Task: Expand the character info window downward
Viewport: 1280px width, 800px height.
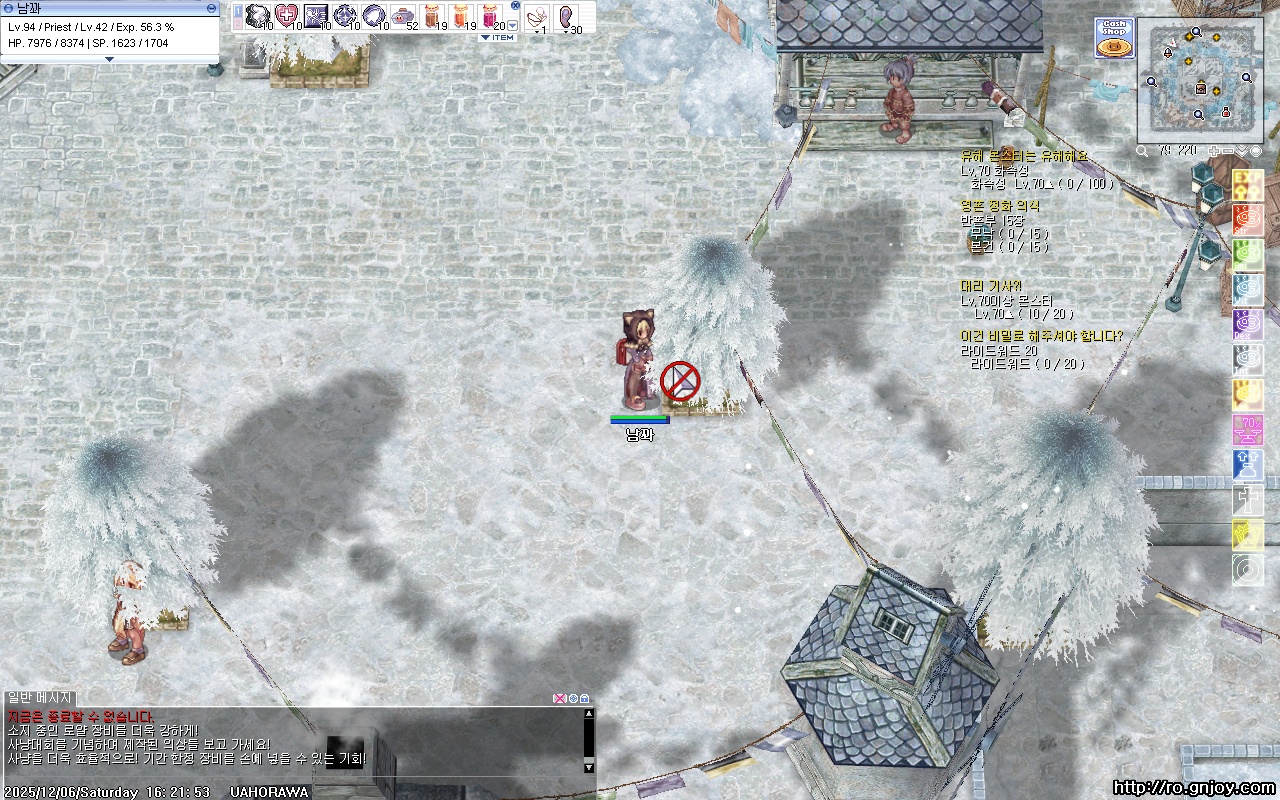Action: (x=109, y=59)
